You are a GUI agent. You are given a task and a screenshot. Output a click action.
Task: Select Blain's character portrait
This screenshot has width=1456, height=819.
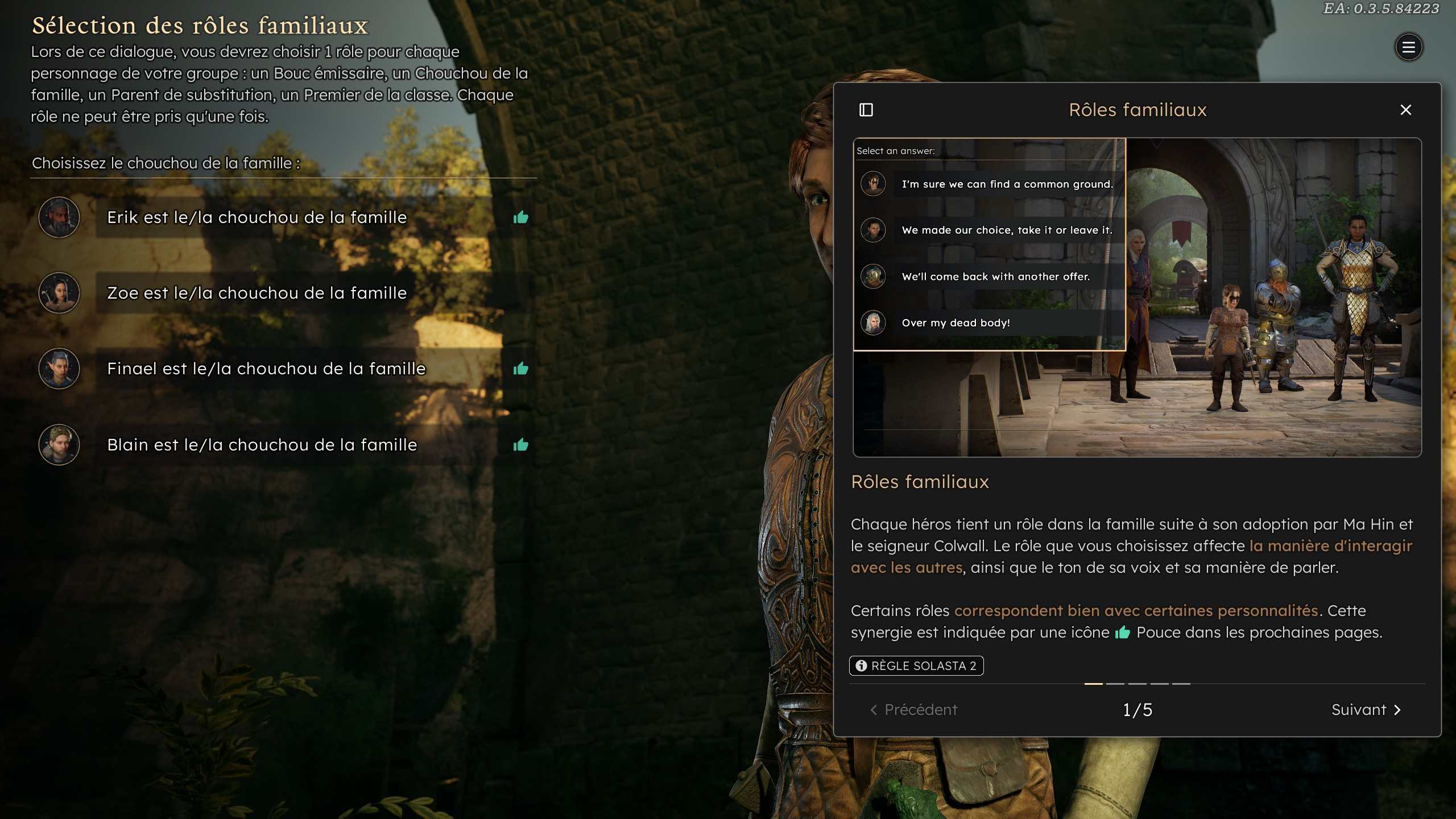(59, 445)
